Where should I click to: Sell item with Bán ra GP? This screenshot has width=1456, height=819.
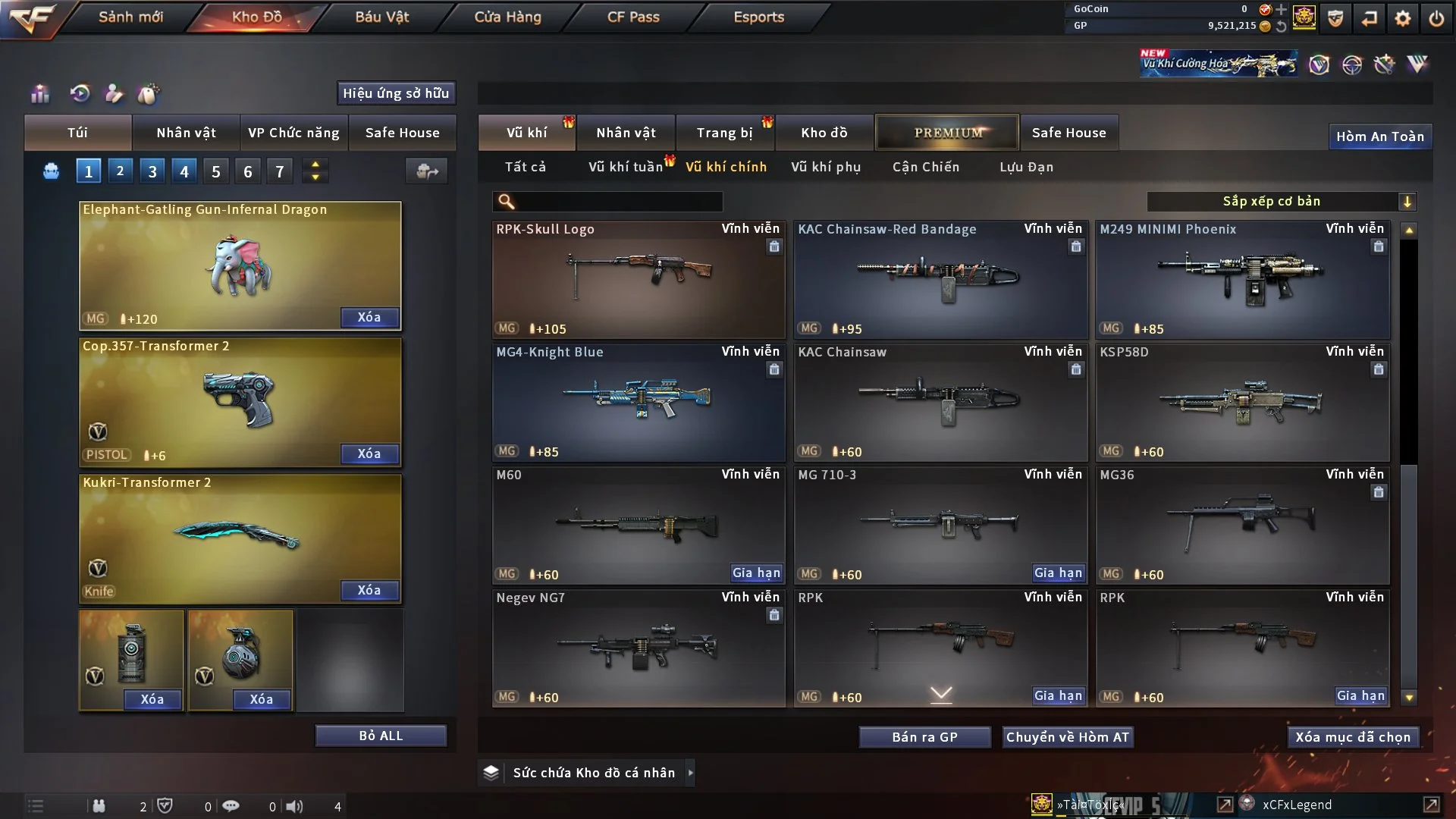pos(924,737)
